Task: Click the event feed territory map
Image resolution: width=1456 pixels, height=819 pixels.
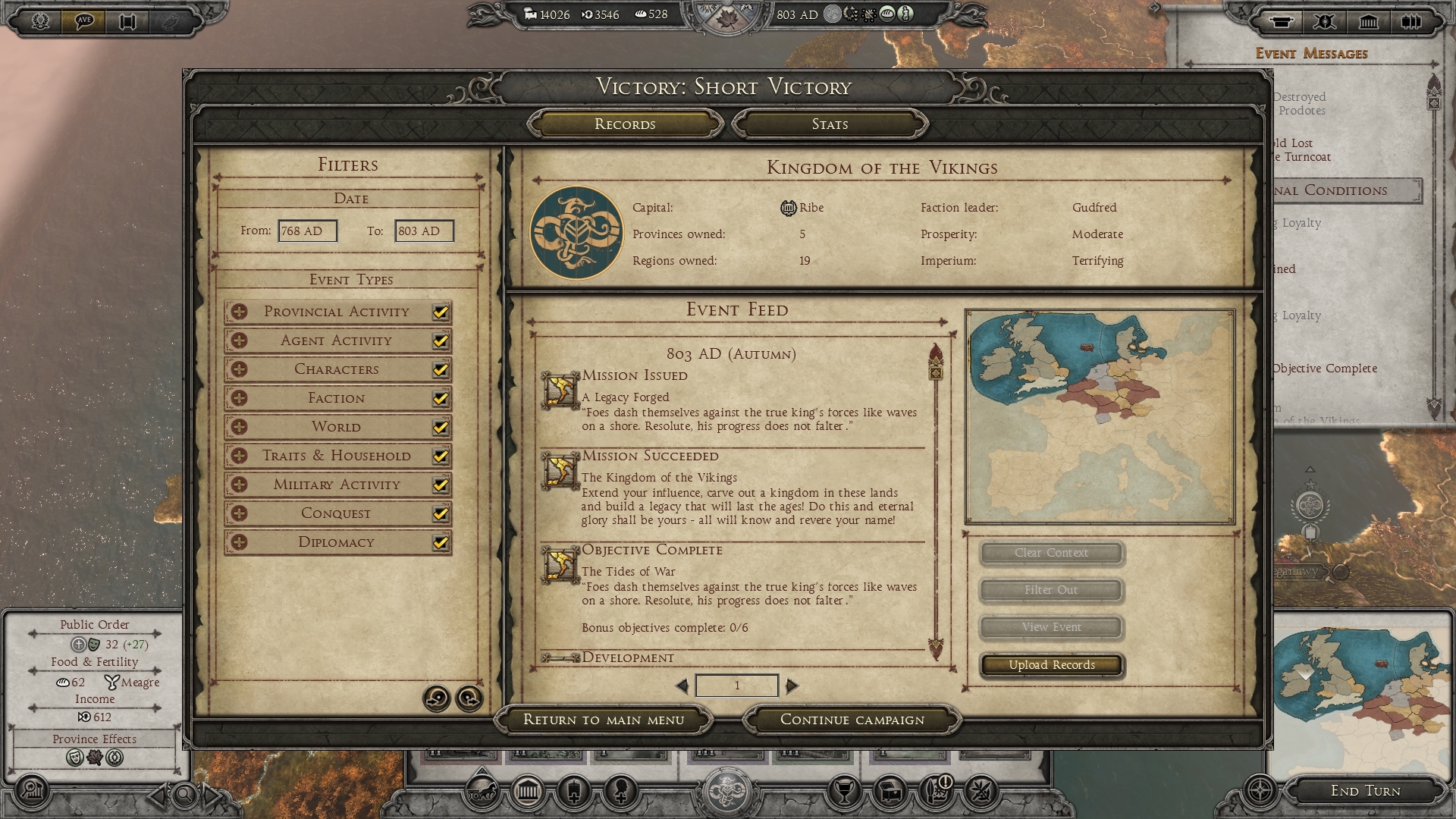Action: click(1100, 416)
